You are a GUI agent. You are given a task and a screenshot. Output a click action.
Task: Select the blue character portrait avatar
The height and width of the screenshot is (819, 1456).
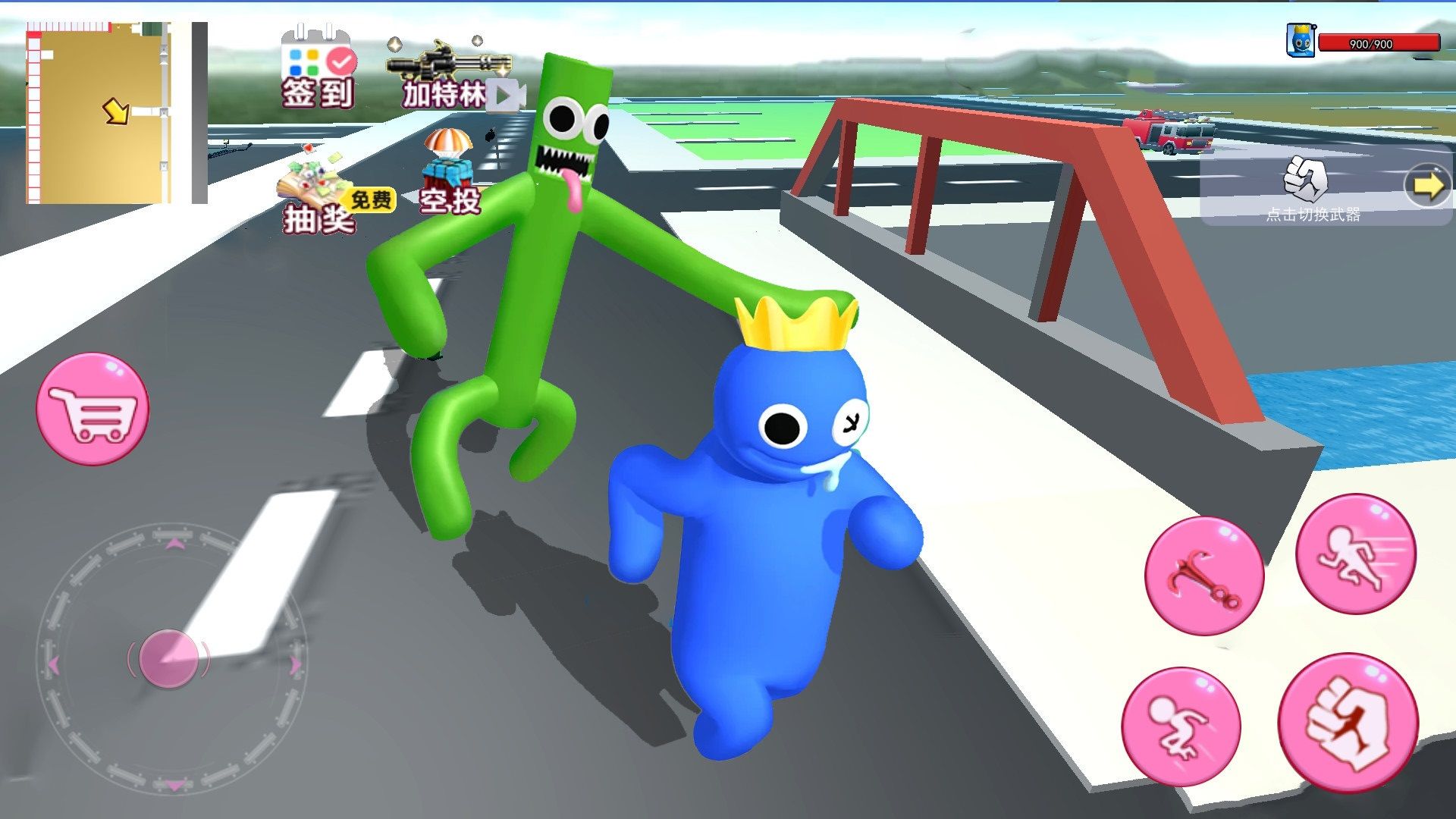1301,40
